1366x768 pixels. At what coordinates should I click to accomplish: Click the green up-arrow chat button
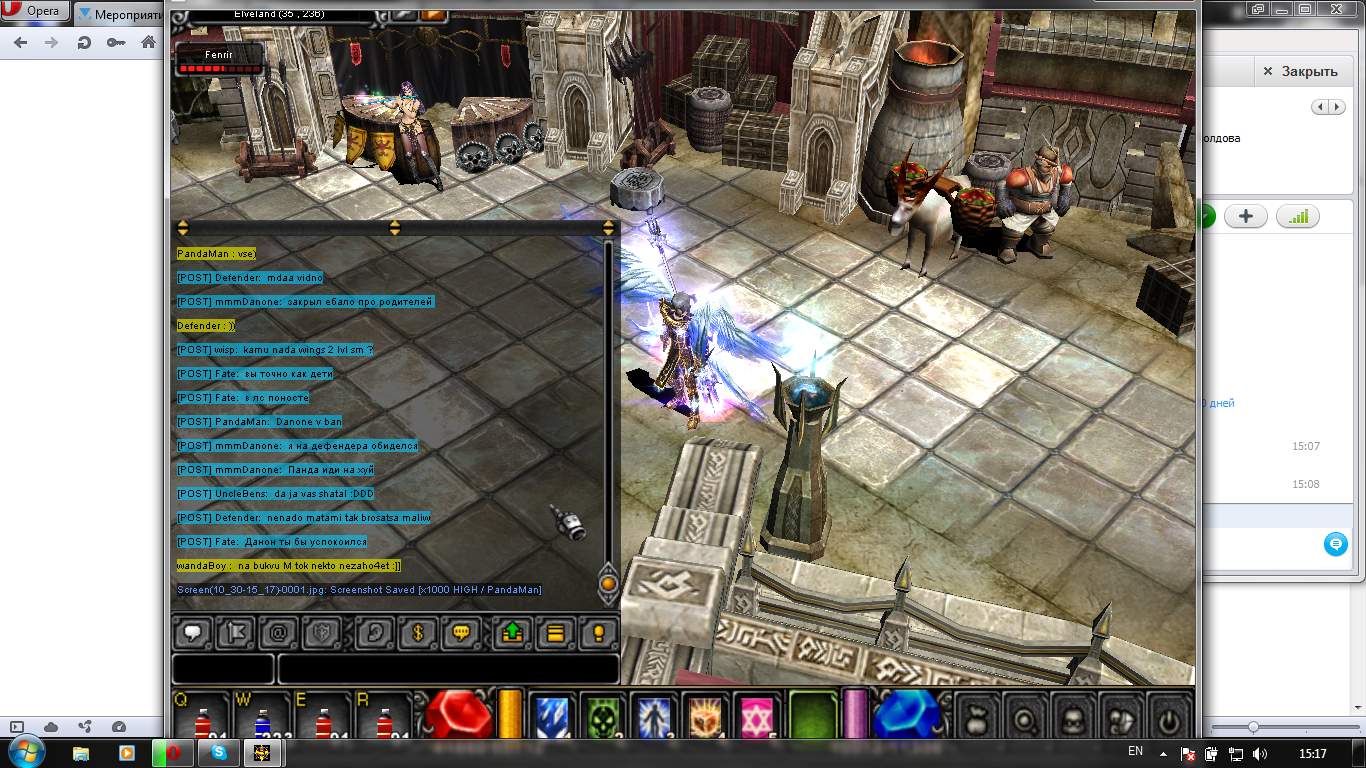tap(514, 633)
